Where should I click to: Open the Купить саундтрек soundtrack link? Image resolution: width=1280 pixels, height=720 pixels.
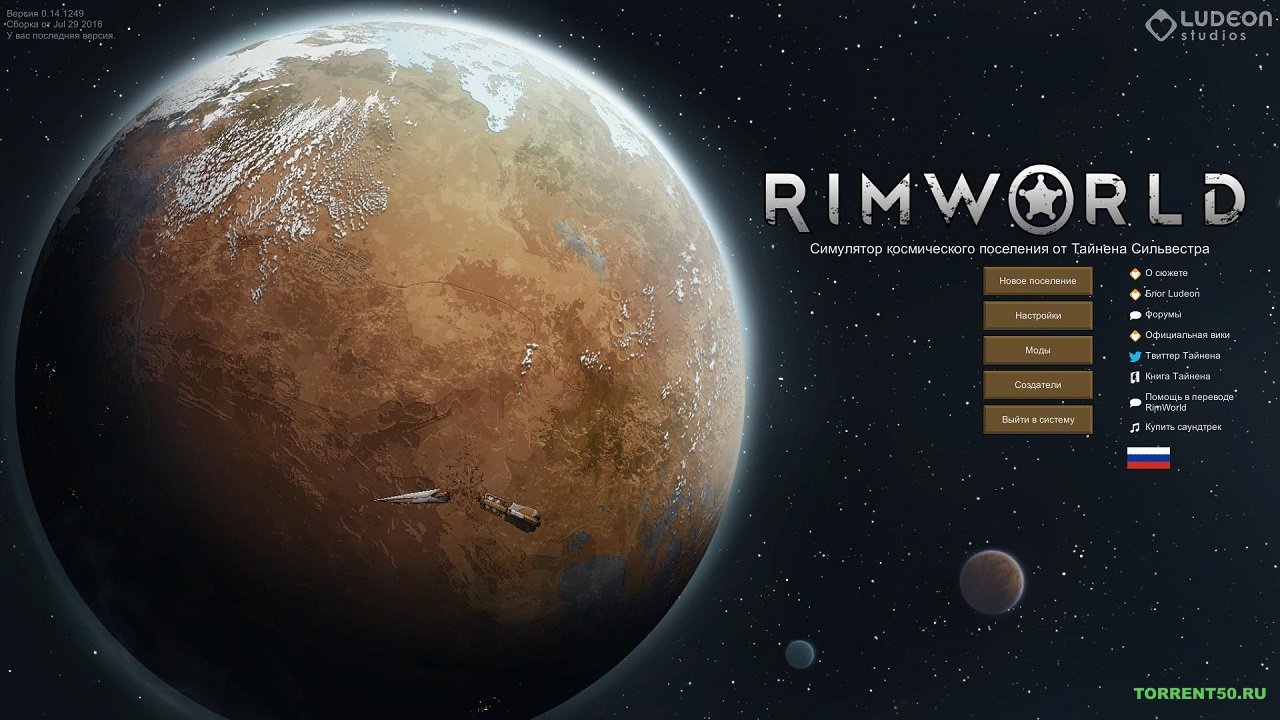click(1190, 428)
